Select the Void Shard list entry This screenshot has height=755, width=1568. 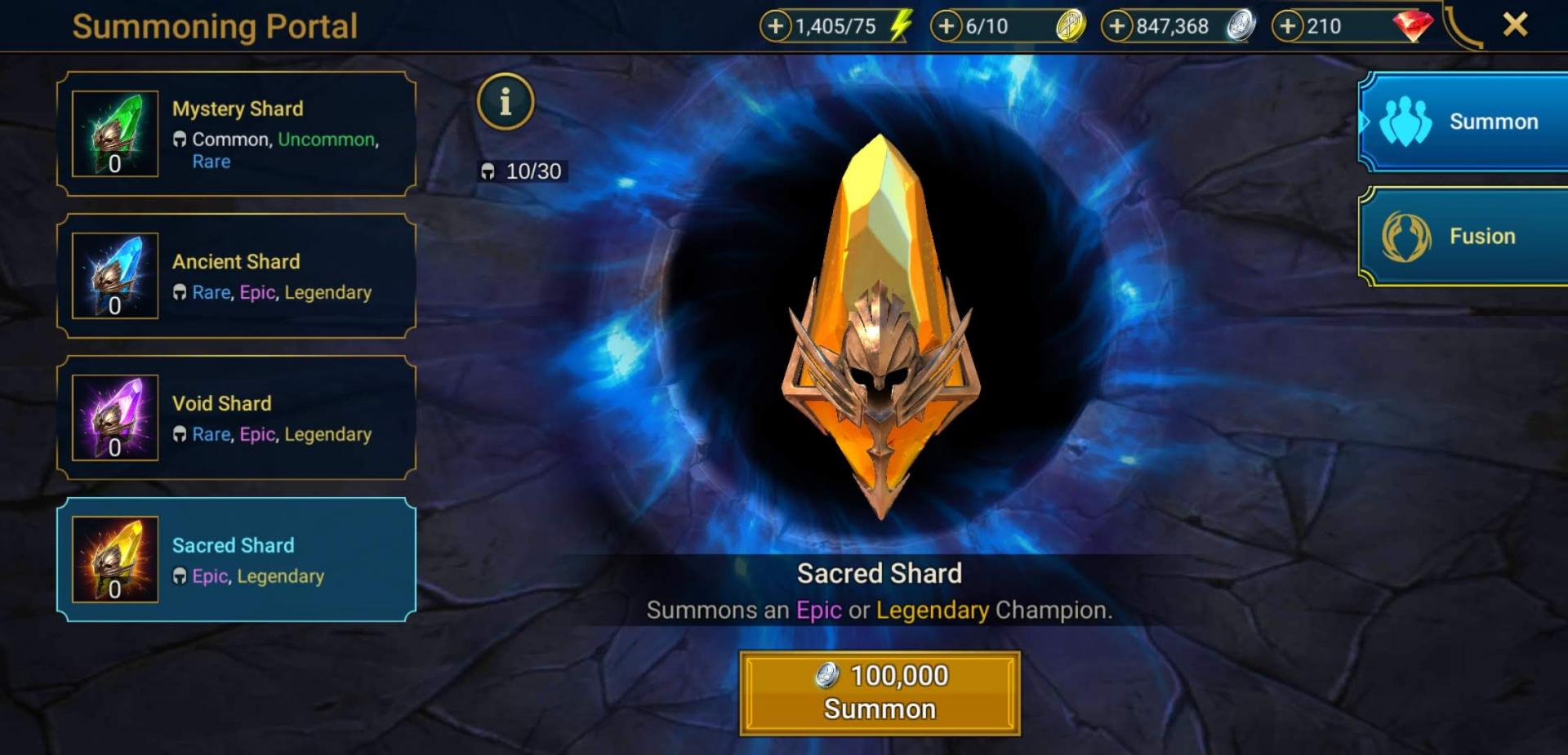click(x=237, y=418)
